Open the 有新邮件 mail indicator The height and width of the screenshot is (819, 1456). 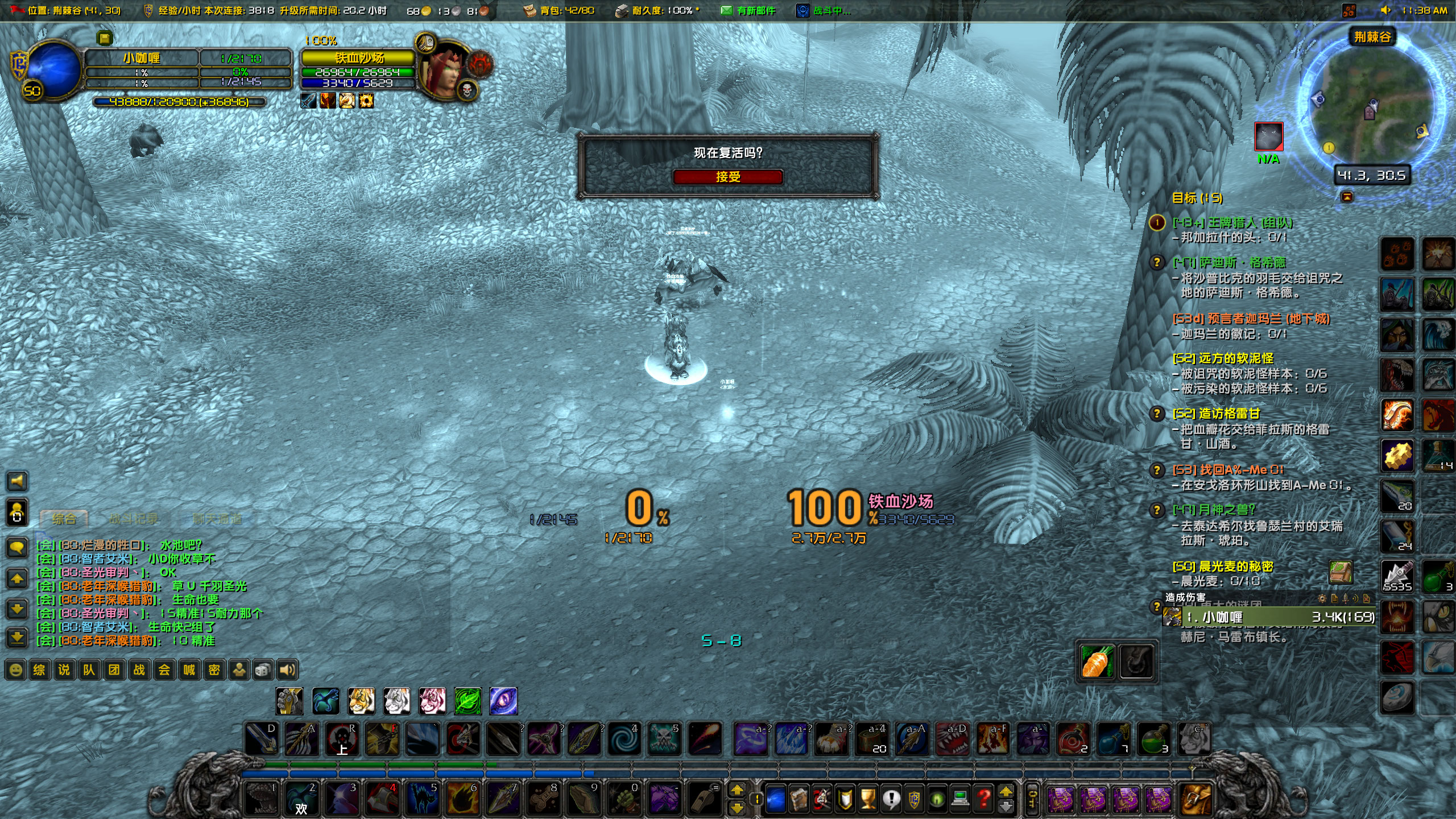(748, 10)
